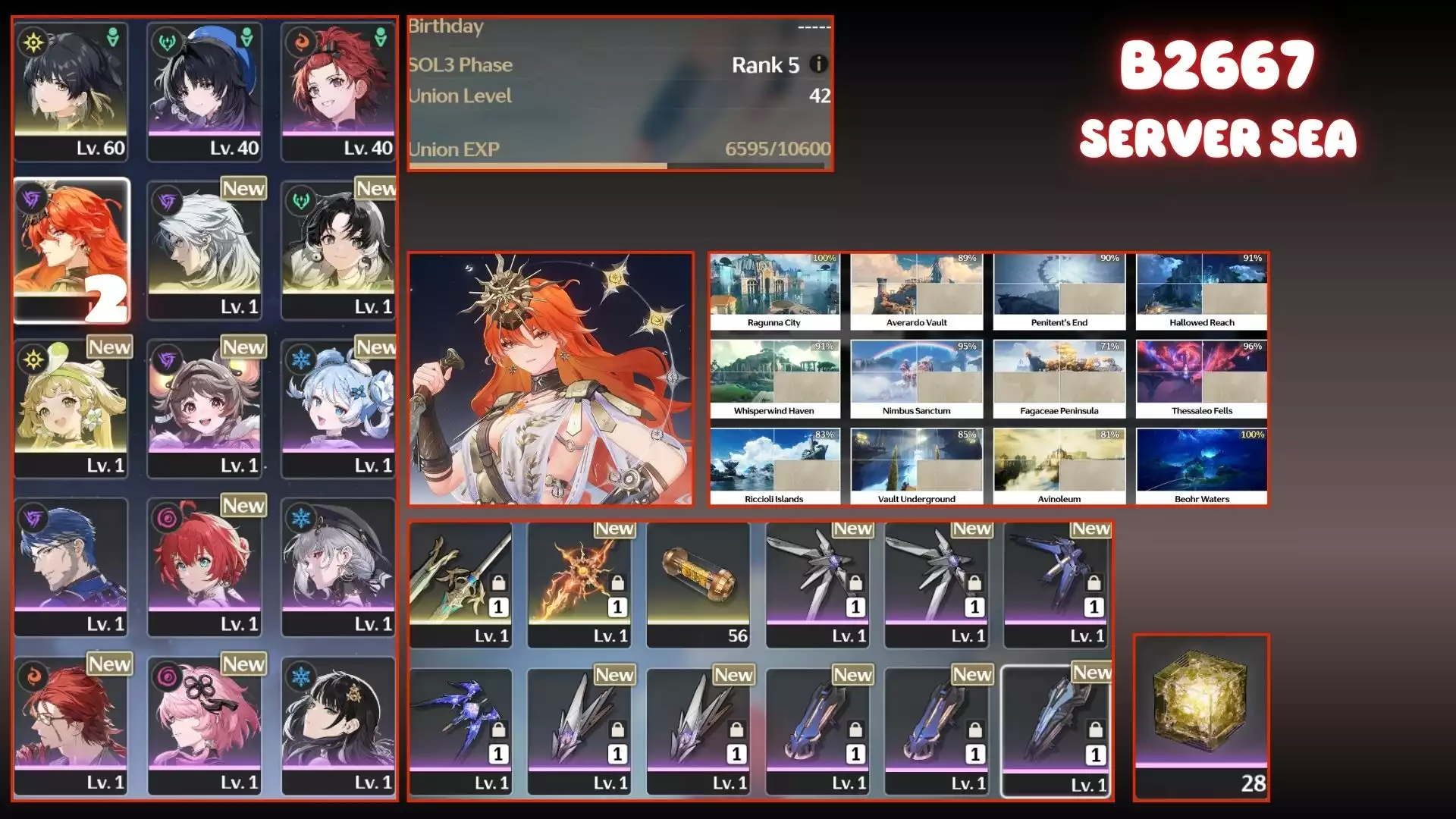The width and height of the screenshot is (1456, 819).
Task: Pick the golden sword weapon slot
Action: [460, 585]
